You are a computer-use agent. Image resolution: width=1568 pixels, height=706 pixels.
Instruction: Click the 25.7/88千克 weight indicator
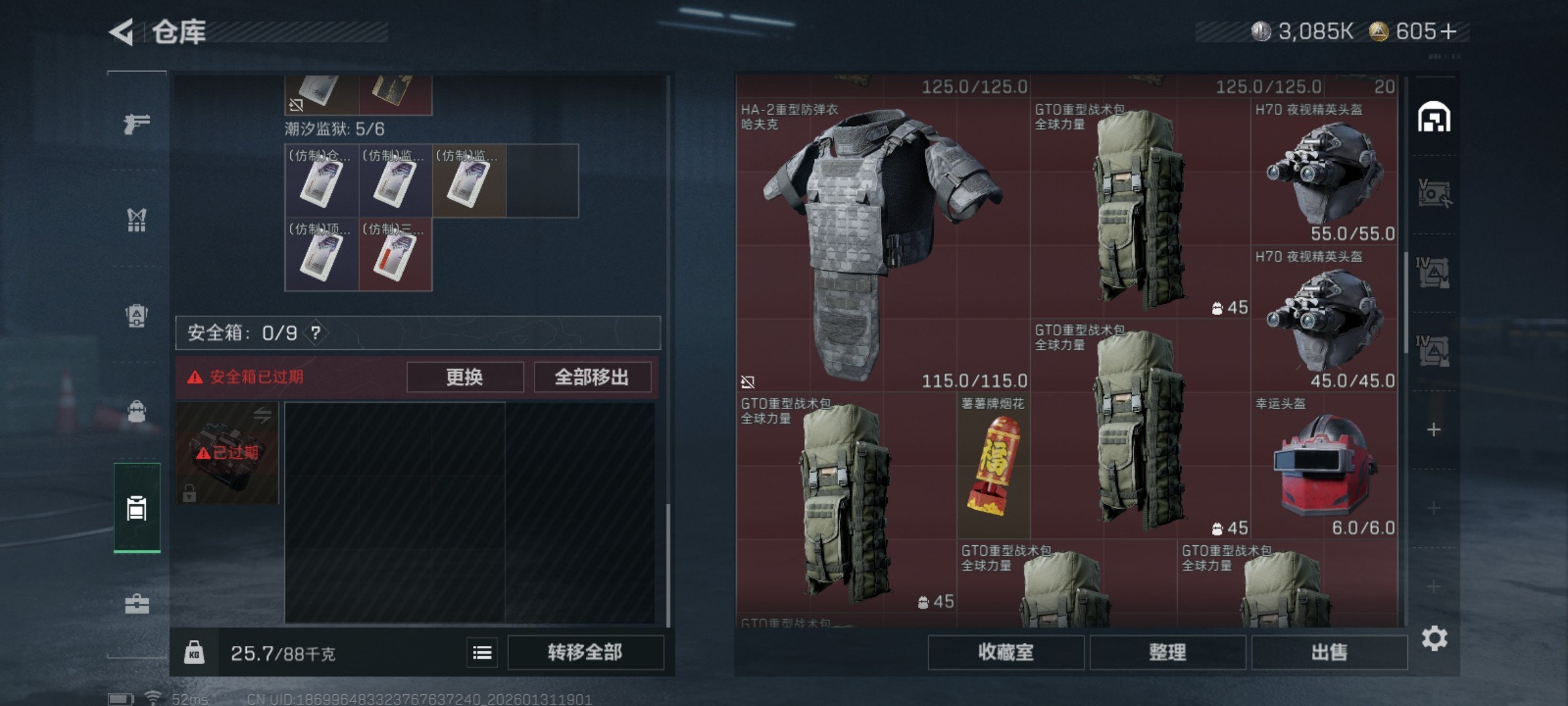[x=283, y=652]
